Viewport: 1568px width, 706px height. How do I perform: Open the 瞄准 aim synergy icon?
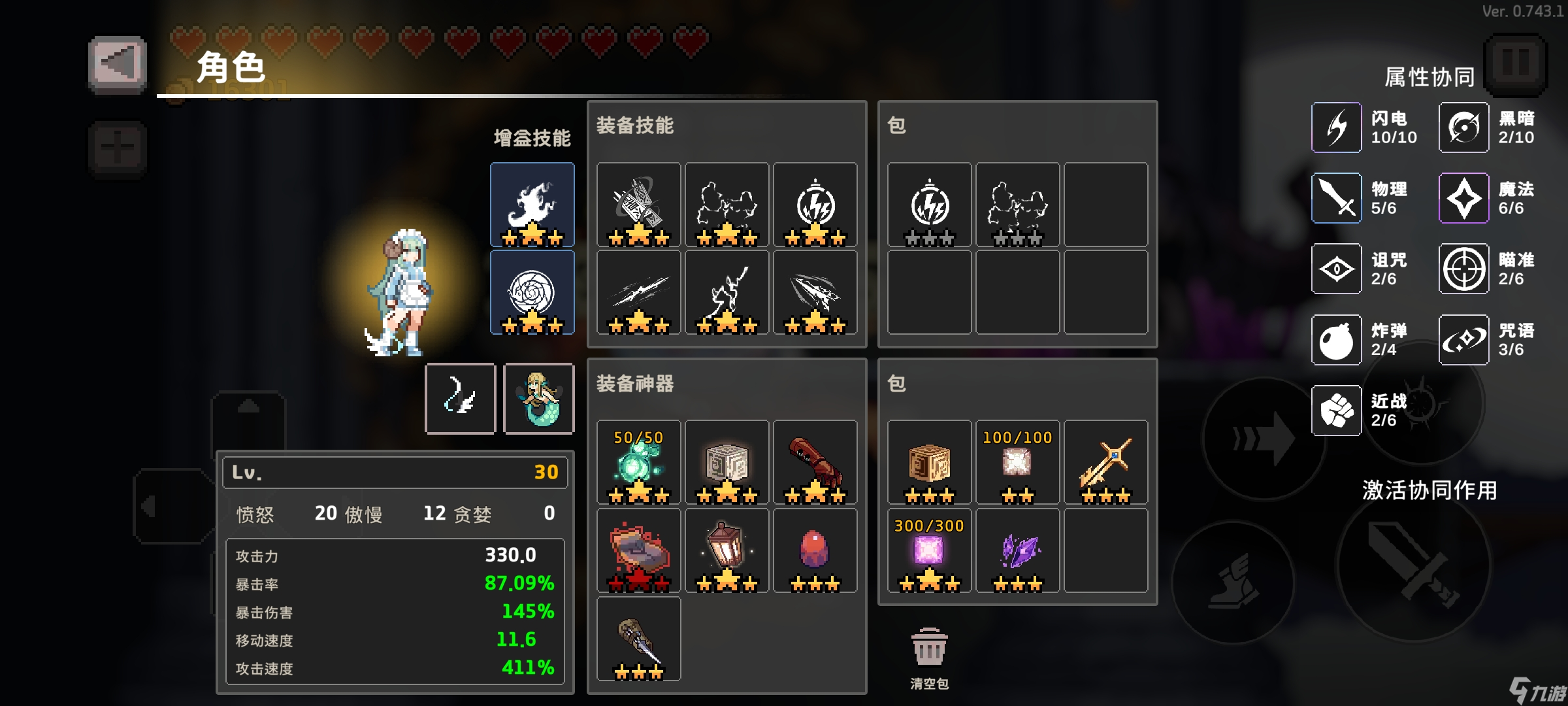[1463, 269]
